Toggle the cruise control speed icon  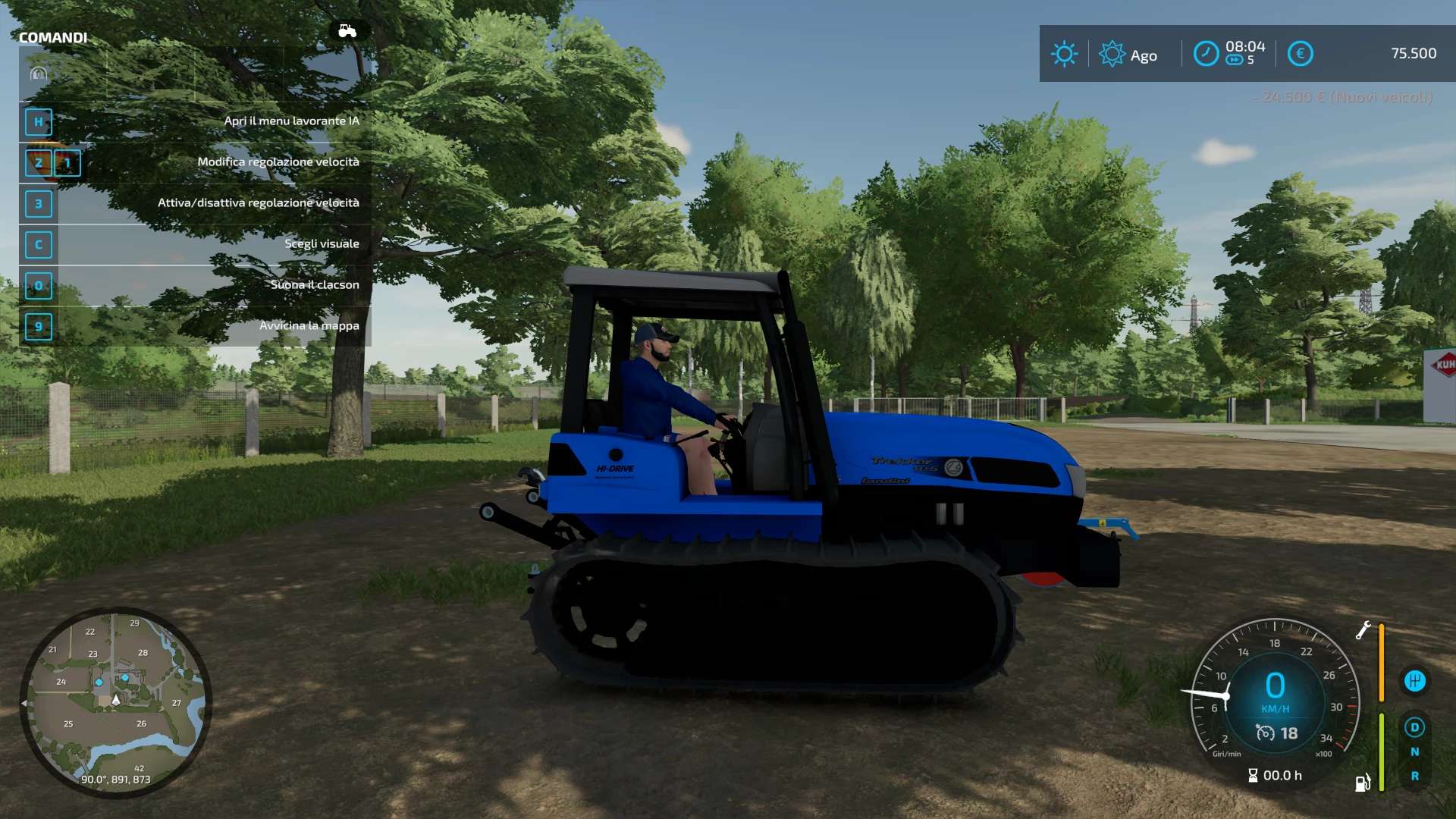coord(1265,733)
